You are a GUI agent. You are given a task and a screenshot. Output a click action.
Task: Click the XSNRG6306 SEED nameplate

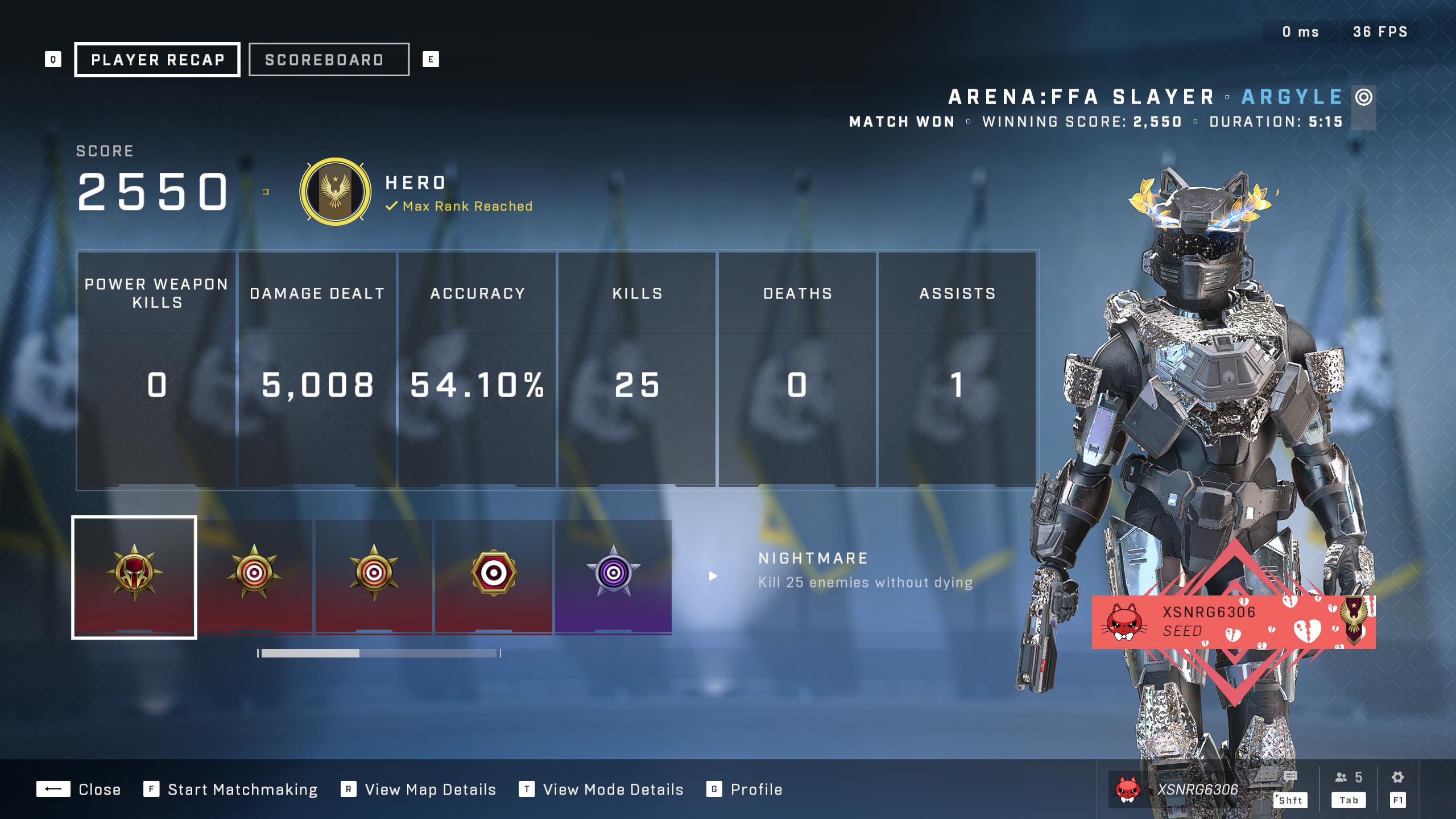click(1233, 622)
